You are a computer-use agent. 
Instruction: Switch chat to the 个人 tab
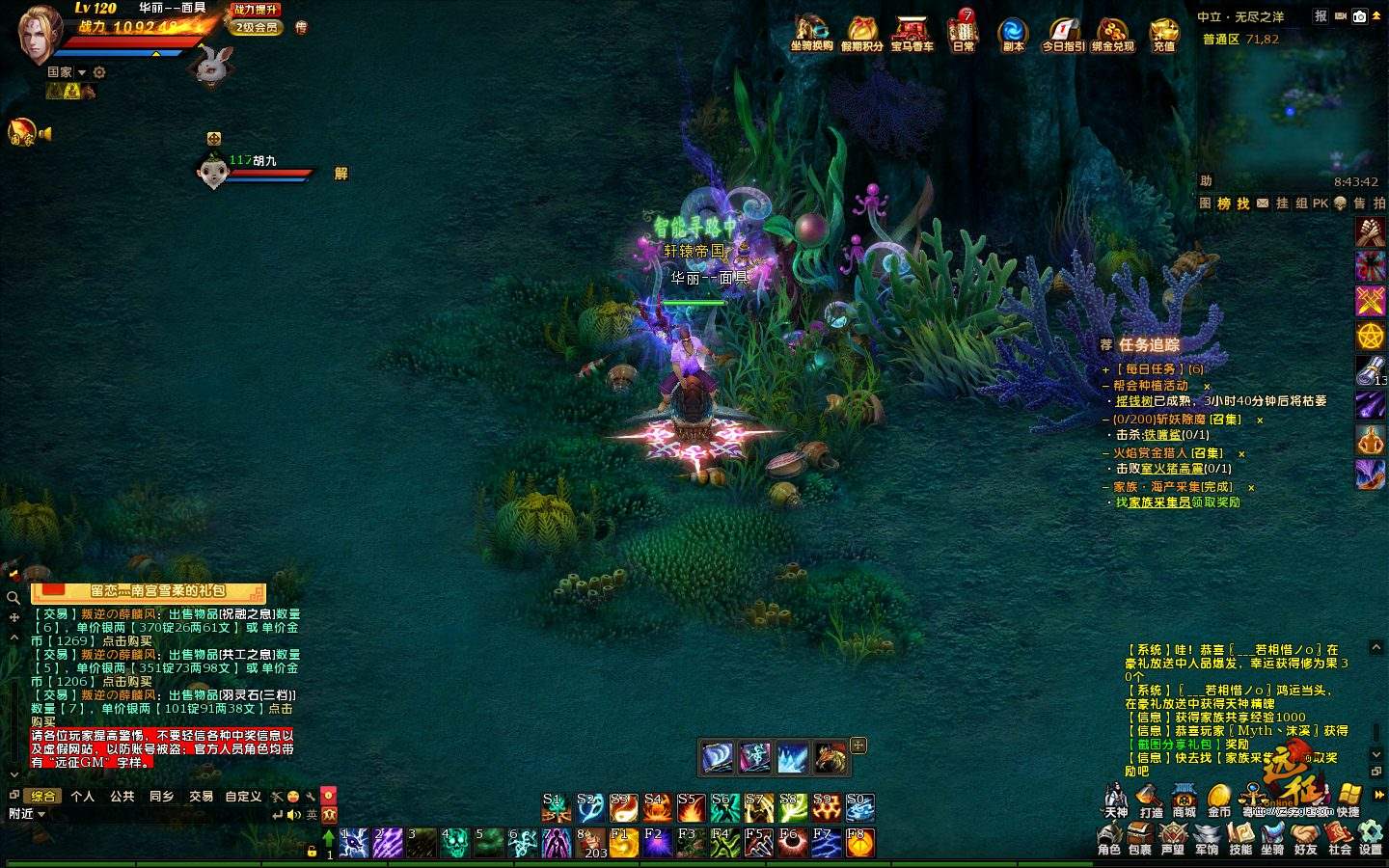click(83, 797)
